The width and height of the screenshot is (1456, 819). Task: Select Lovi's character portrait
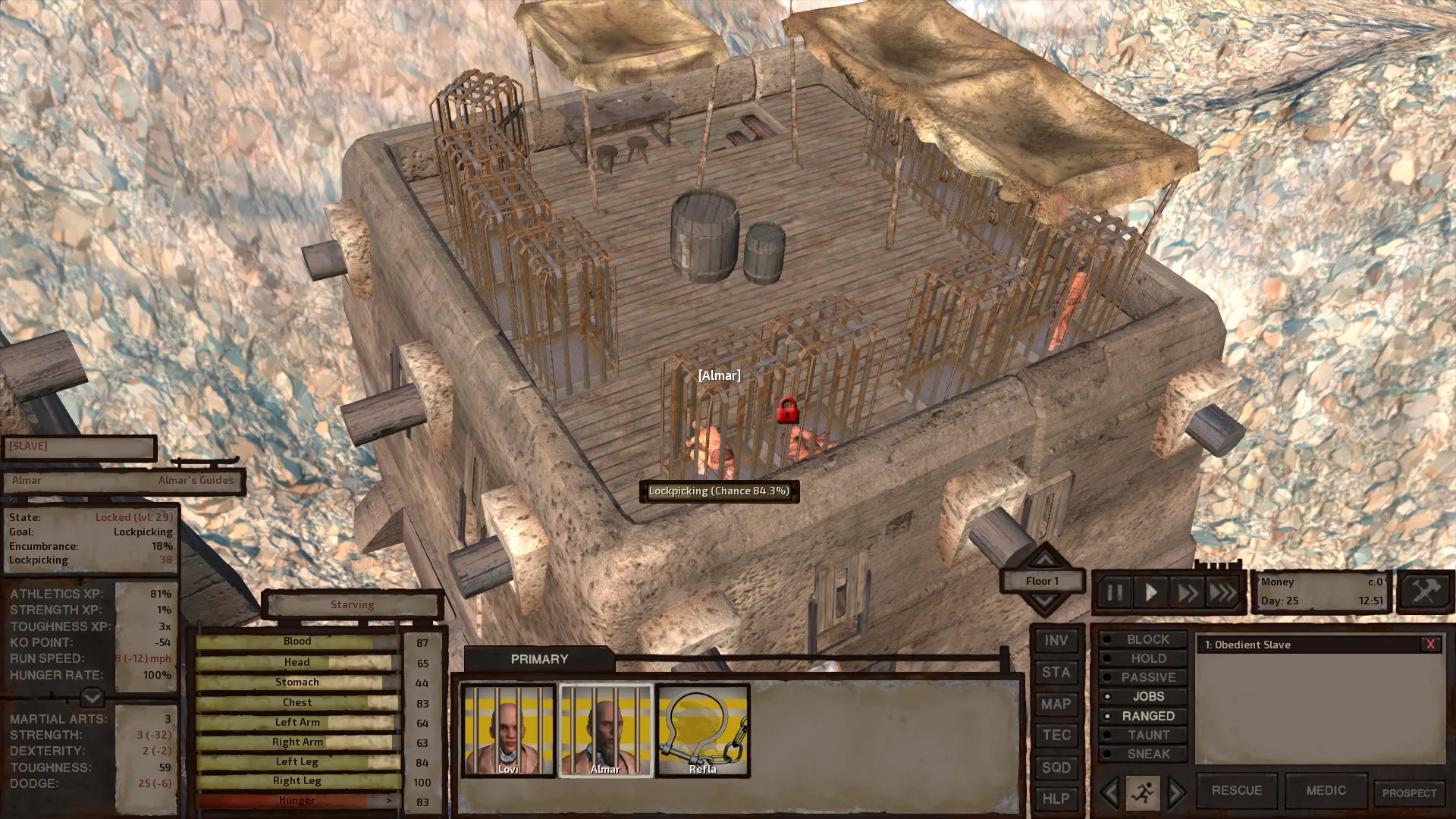pyautogui.click(x=508, y=730)
